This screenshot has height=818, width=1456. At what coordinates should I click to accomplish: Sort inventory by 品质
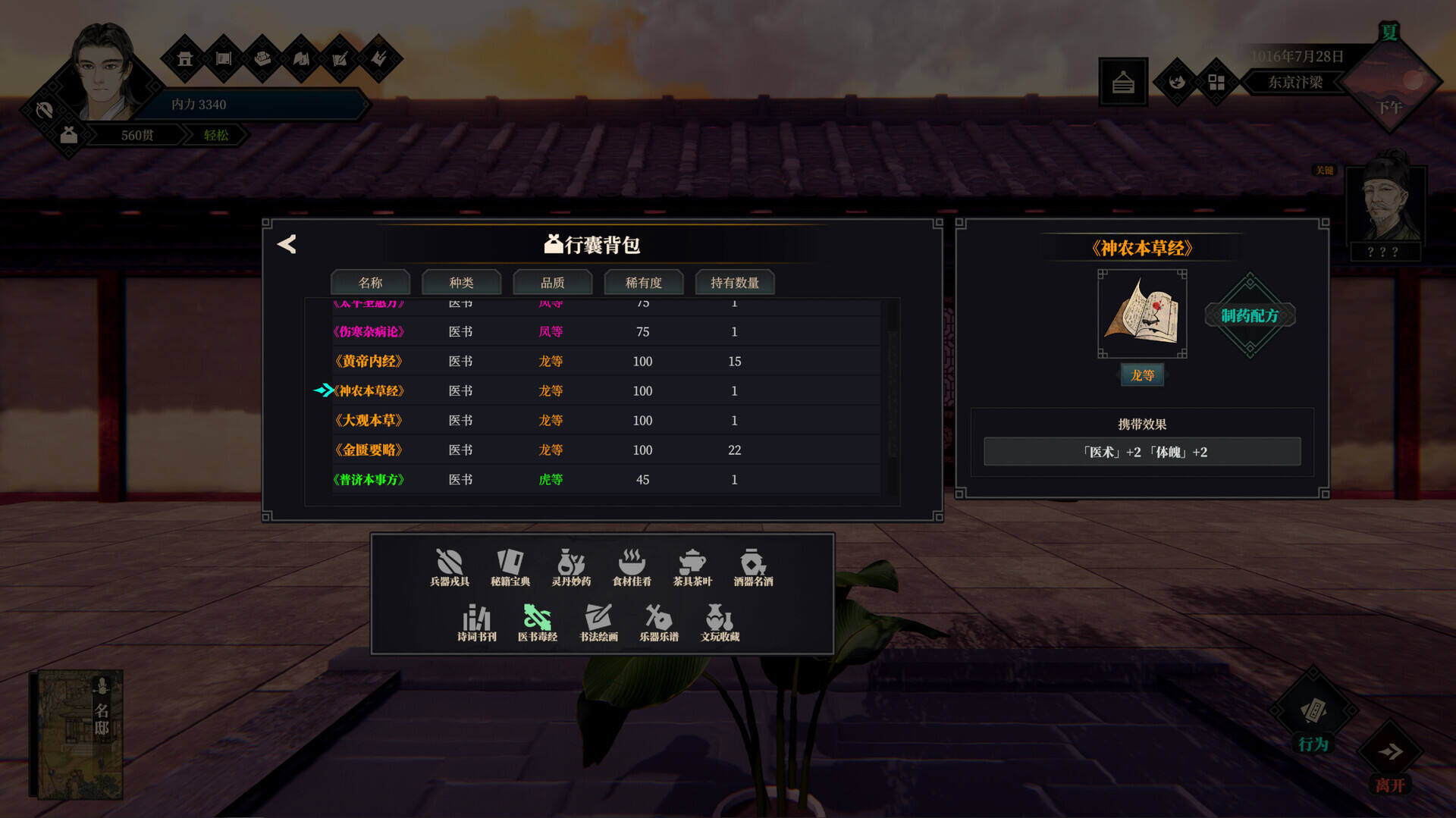pyautogui.click(x=552, y=283)
